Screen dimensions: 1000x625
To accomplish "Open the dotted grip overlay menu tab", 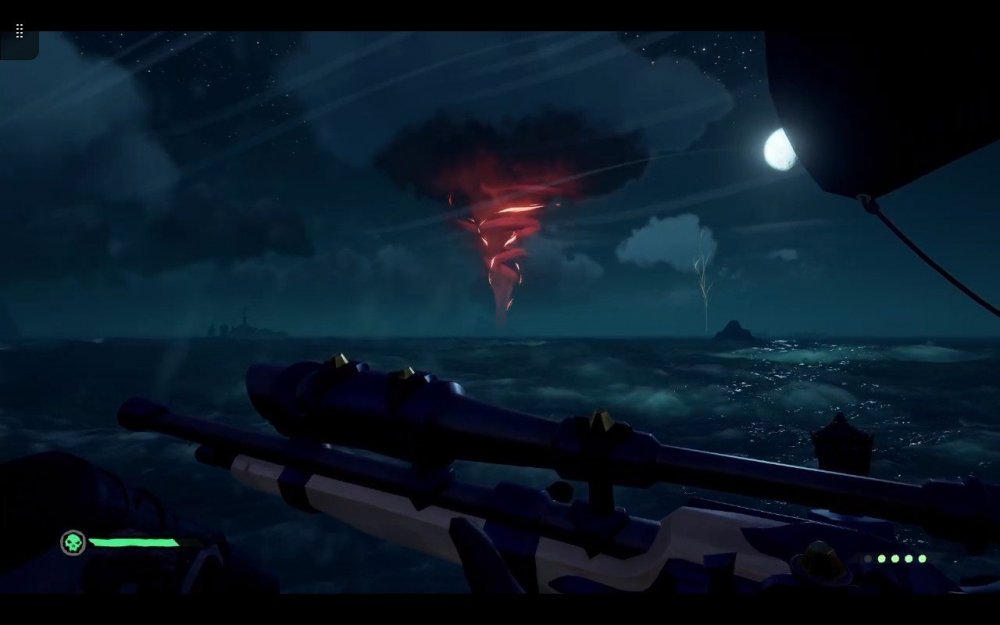I will pos(19,32).
